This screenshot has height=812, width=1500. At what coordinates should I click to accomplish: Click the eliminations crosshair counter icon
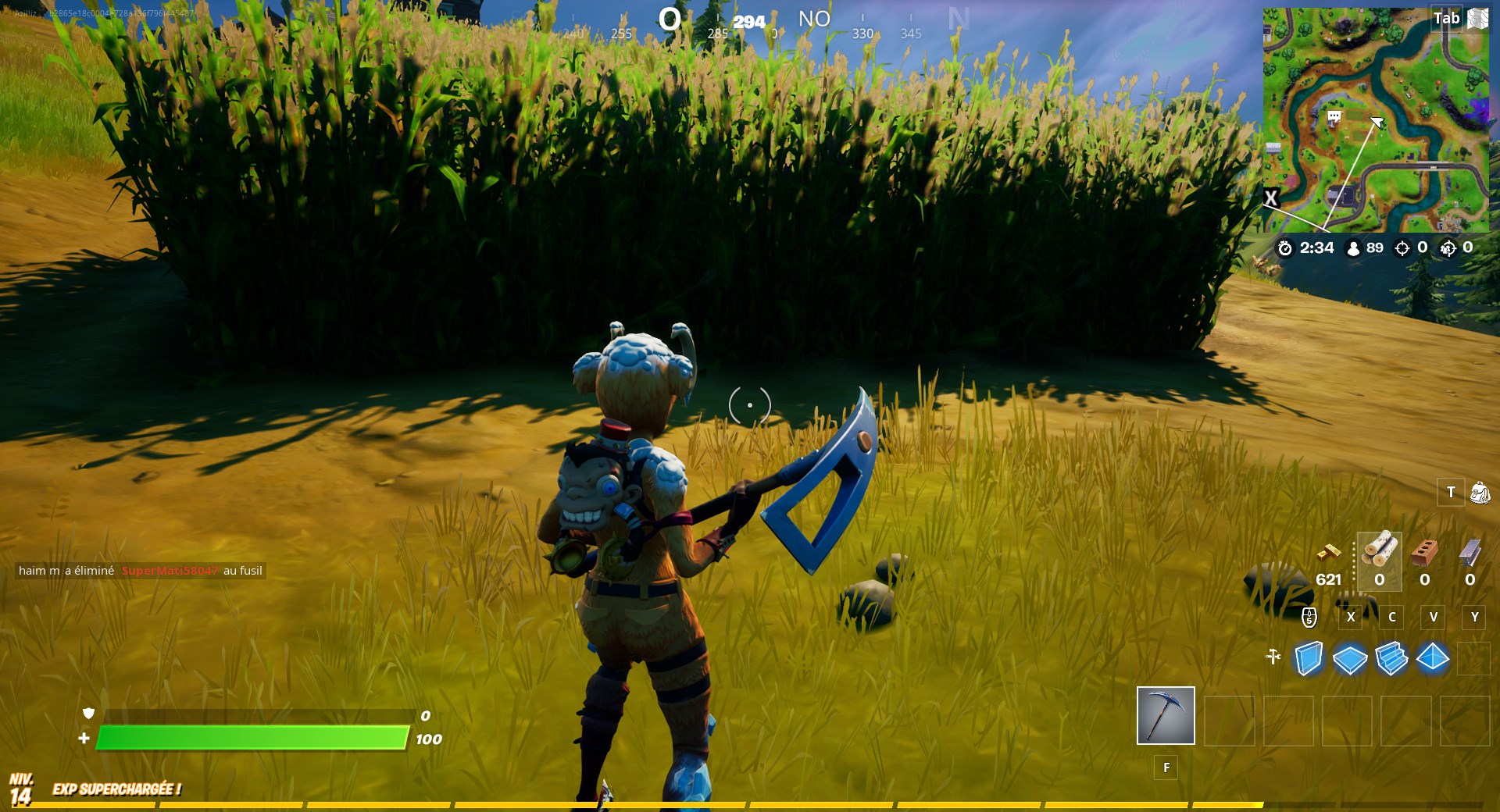[1402, 248]
